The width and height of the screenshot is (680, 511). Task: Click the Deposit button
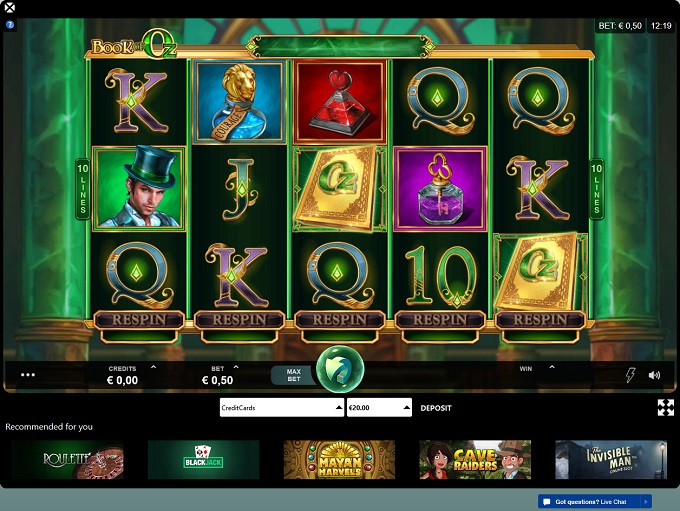click(435, 408)
